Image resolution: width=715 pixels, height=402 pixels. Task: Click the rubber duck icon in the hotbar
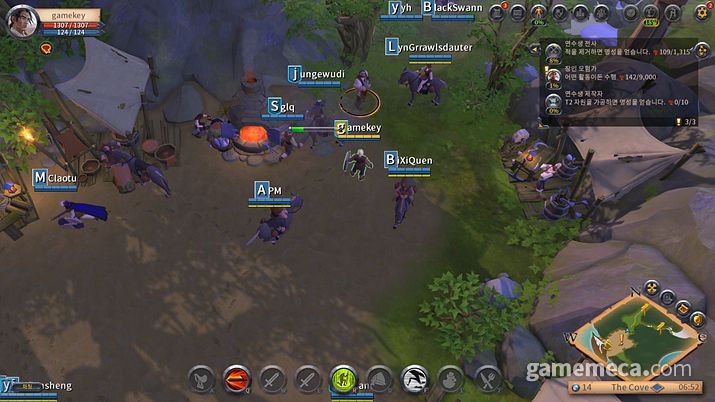450,379
